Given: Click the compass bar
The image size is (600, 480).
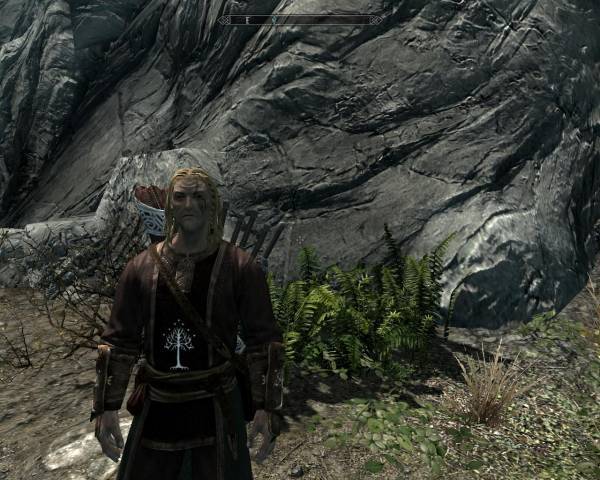Looking at the screenshot, I should pyautogui.click(x=299, y=20).
